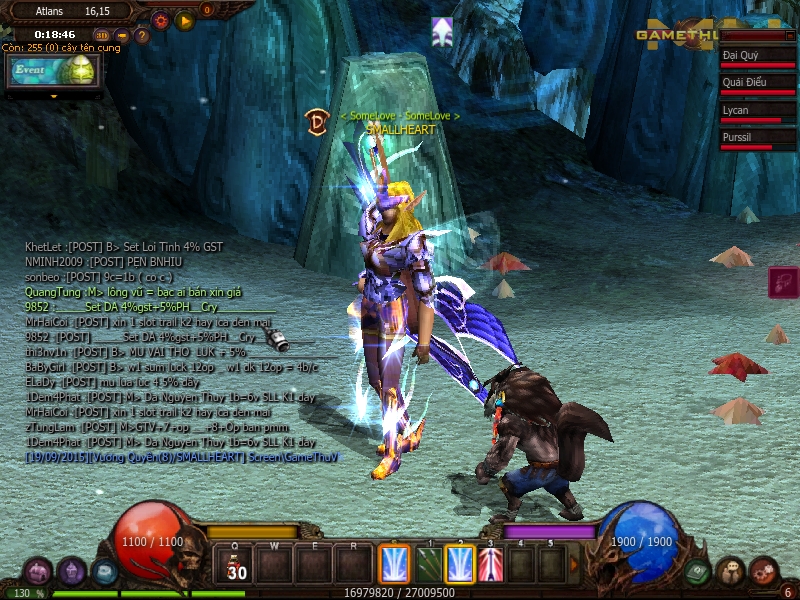Select party member Purssil

click(757, 139)
